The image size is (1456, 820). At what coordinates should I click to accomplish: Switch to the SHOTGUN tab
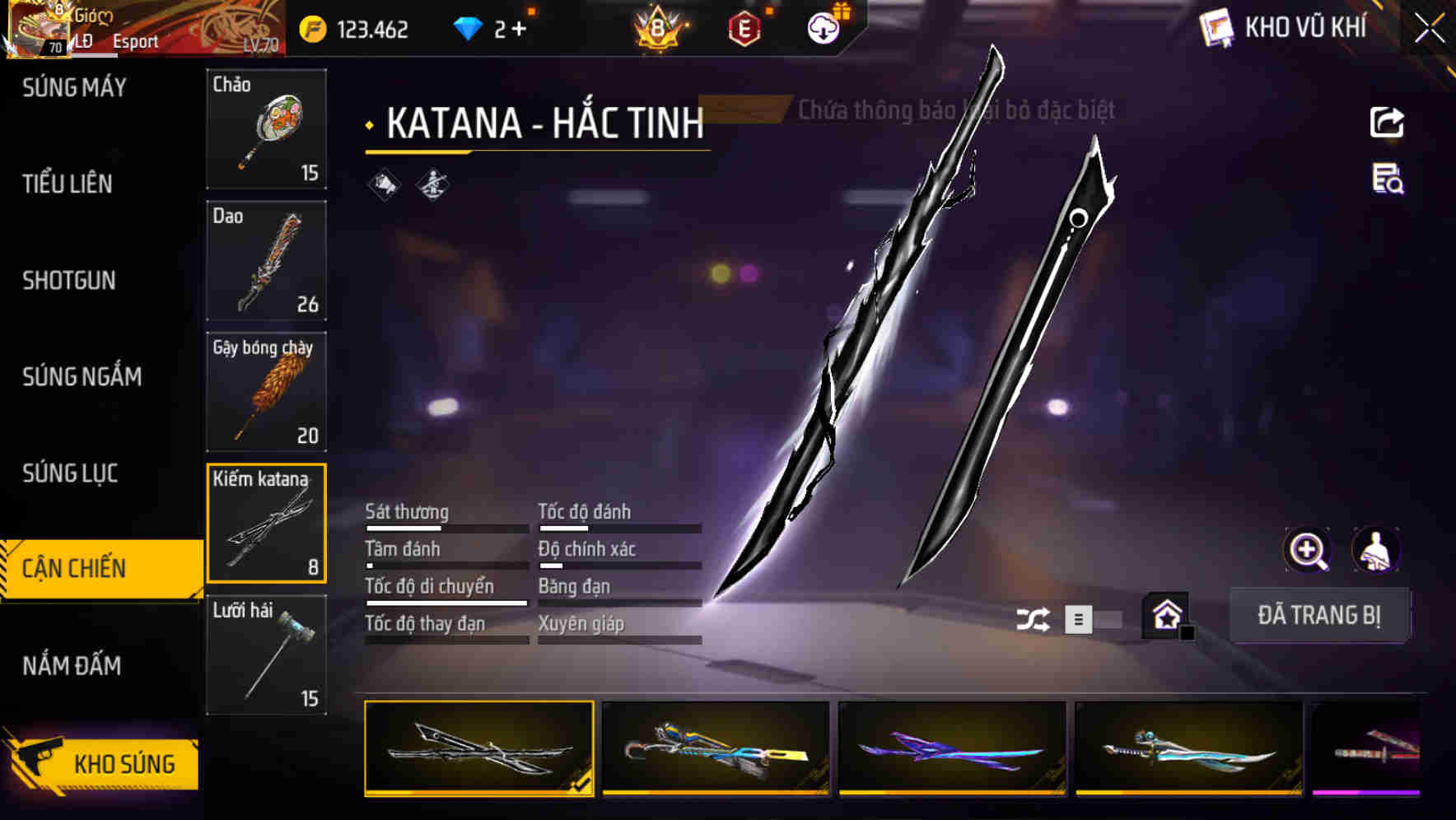(x=69, y=280)
